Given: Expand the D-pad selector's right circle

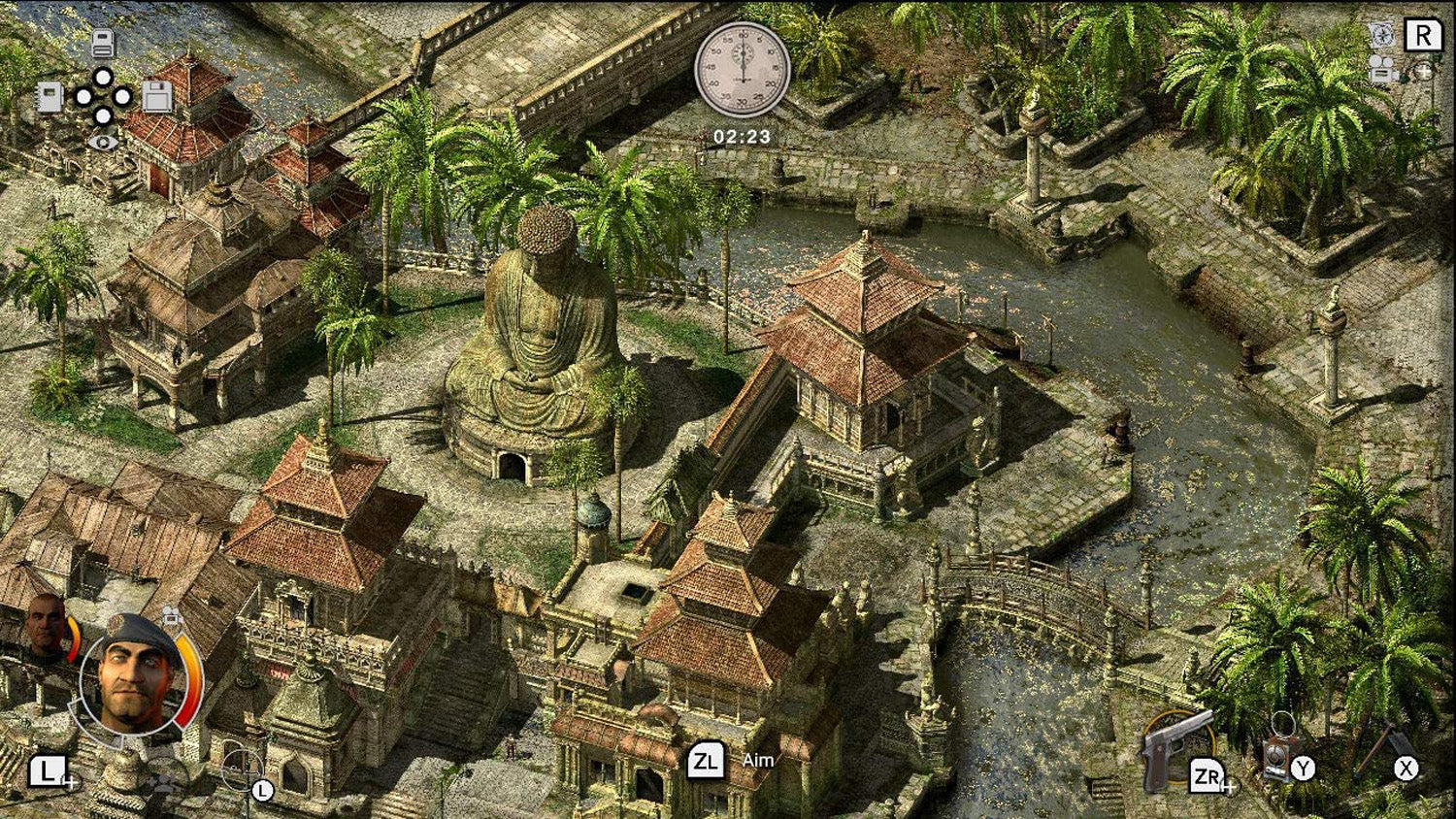Looking at the screenshot, I should tap(122, 98).
